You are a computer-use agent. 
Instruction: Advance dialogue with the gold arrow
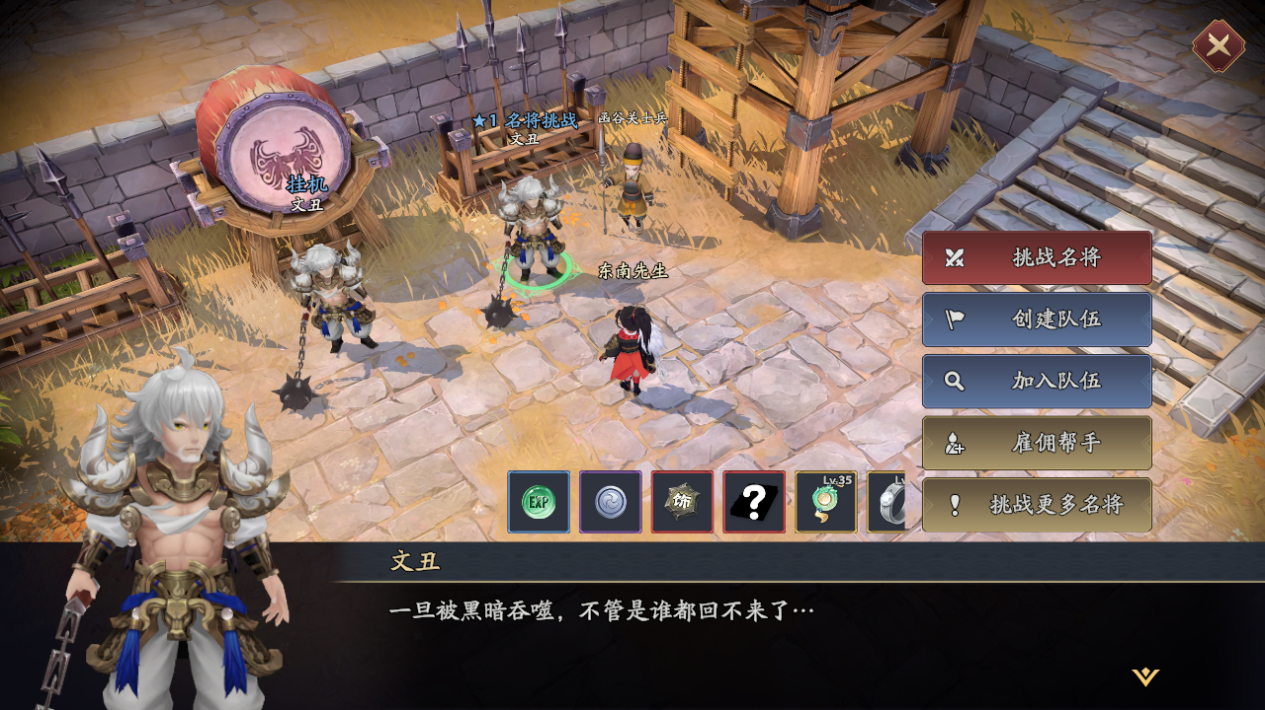(1145, 677)
